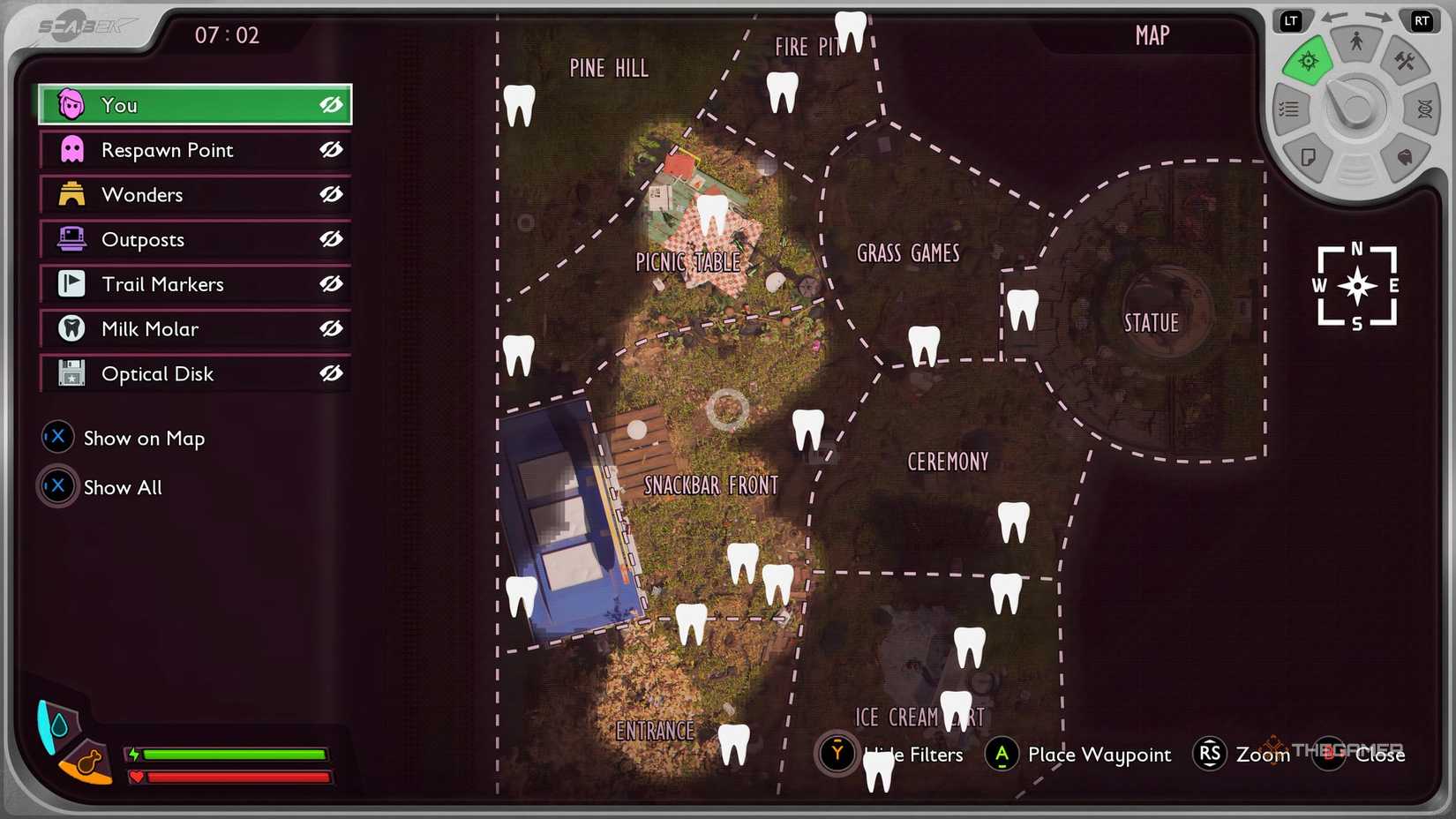Hide Wonders using its eye toggle
The width and height of the screenshot is (1456, 819).
coord(330,194)
